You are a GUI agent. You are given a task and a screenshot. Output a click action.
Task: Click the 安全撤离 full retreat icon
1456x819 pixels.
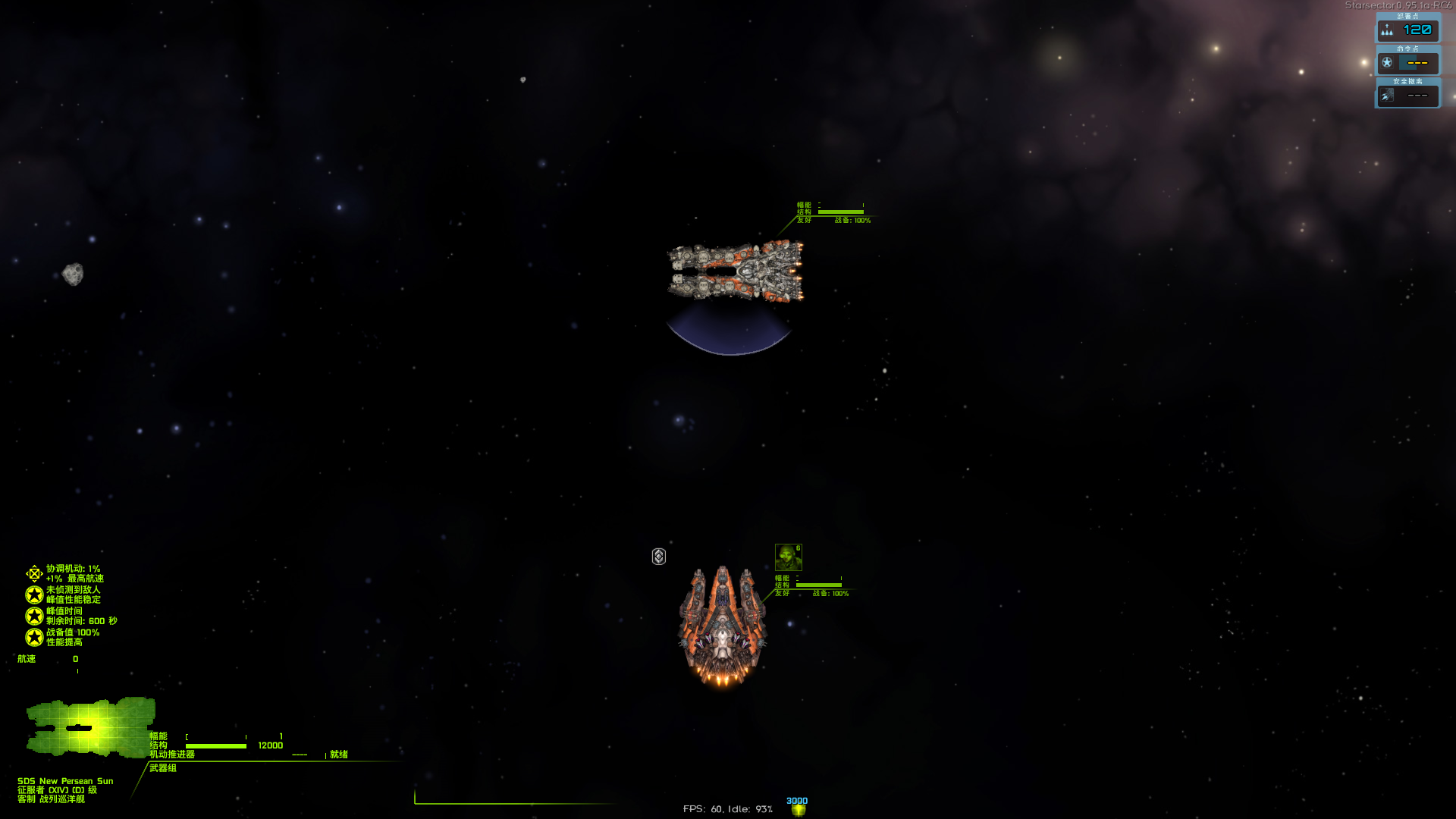[x=1389, y=96]
